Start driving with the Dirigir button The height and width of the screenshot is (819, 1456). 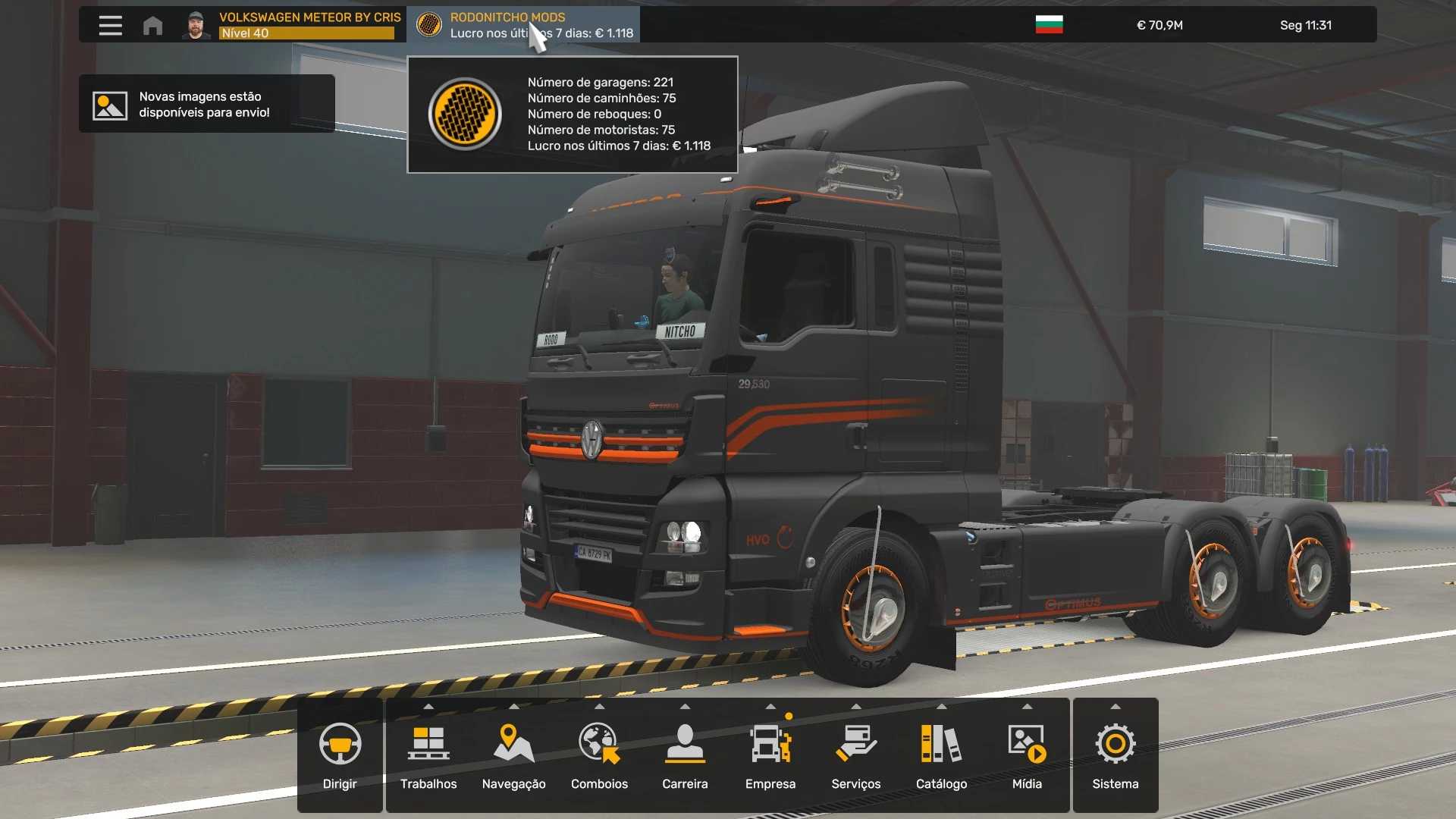(x=340, y=755)
